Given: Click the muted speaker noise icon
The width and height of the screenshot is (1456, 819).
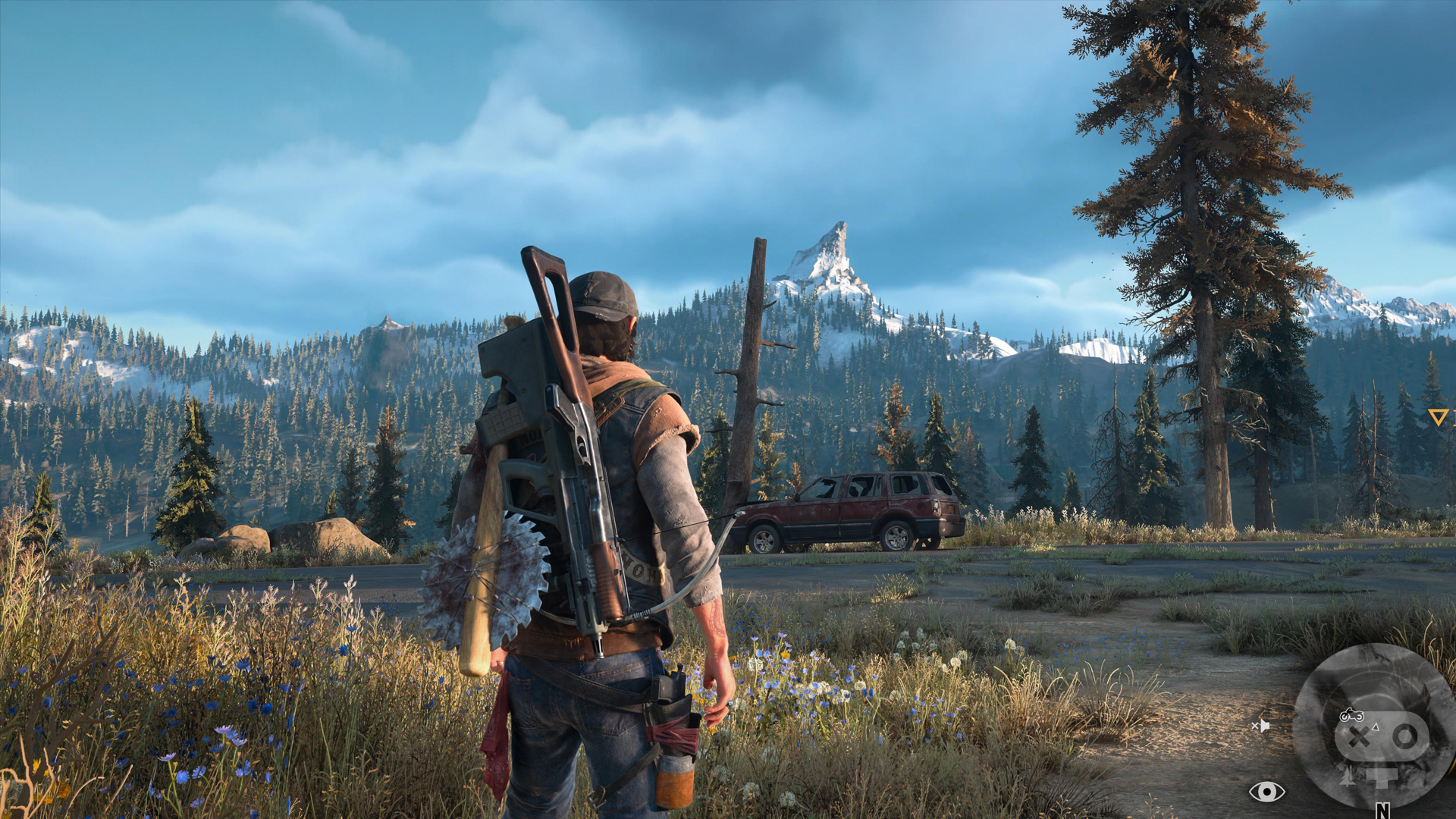Looking at the screenshot, I should (1260, 726).
